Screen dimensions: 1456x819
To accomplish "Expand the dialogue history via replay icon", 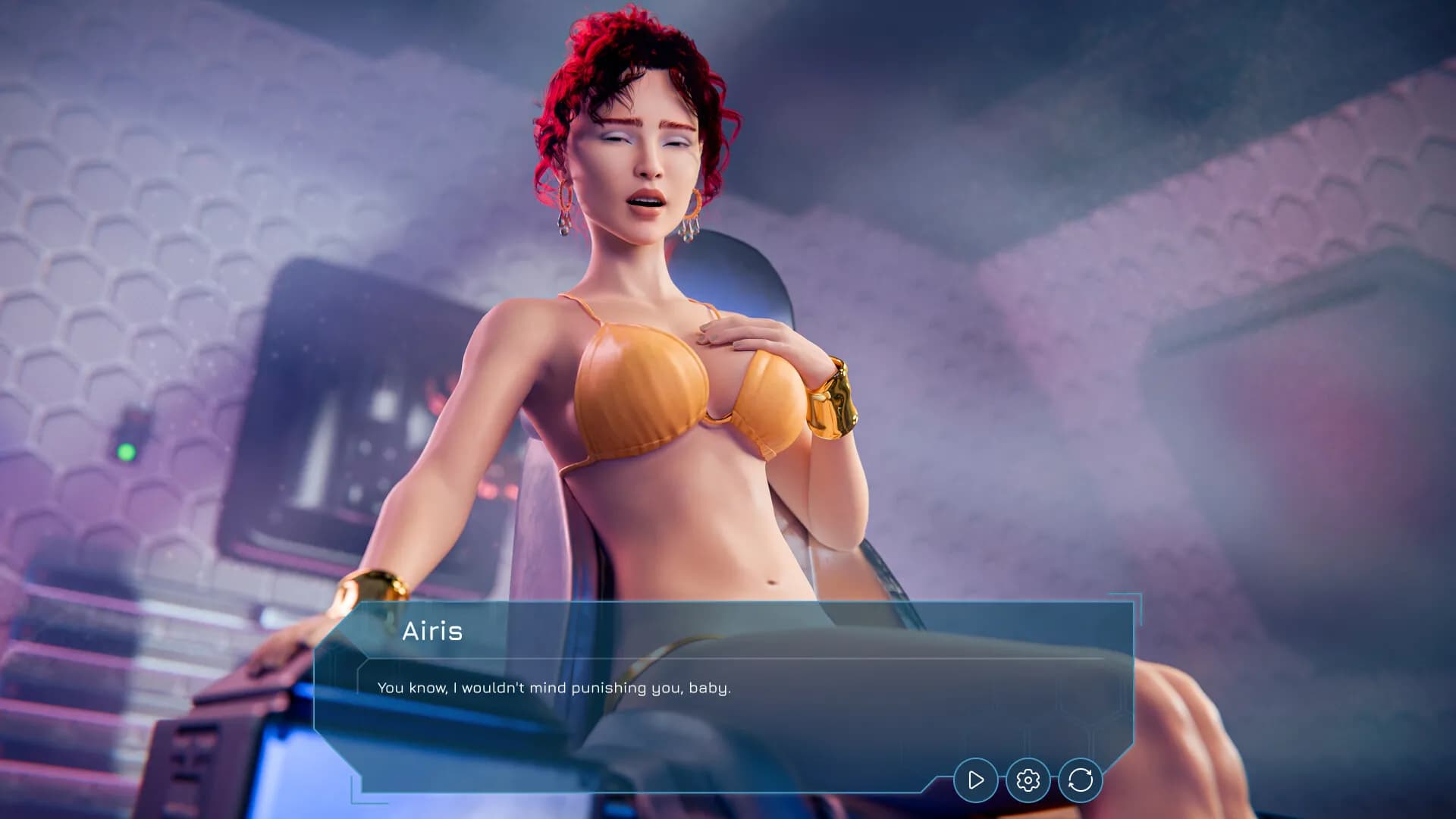I will 1081,779.
